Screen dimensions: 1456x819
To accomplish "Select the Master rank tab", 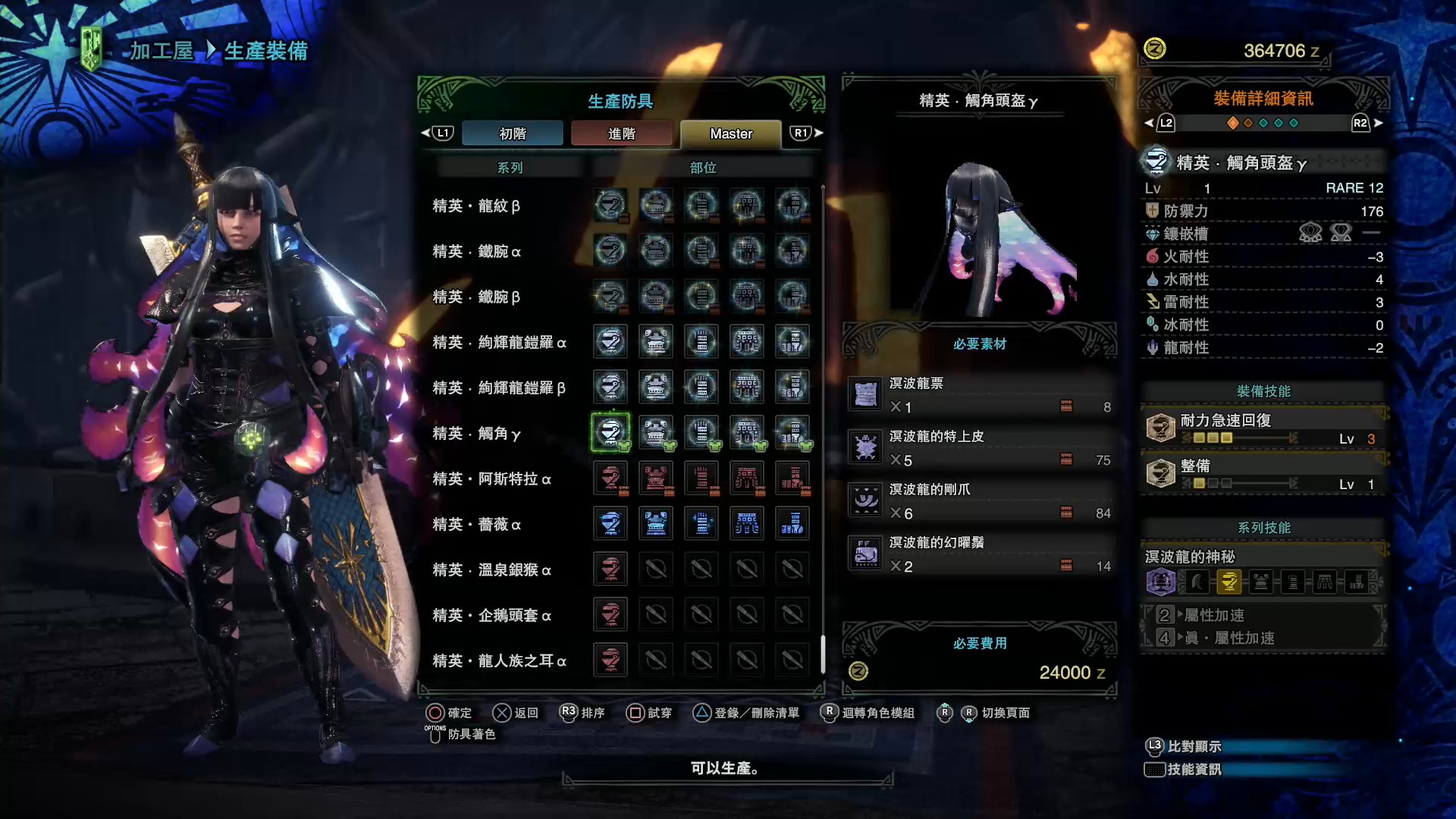I will tap(731, 133).
